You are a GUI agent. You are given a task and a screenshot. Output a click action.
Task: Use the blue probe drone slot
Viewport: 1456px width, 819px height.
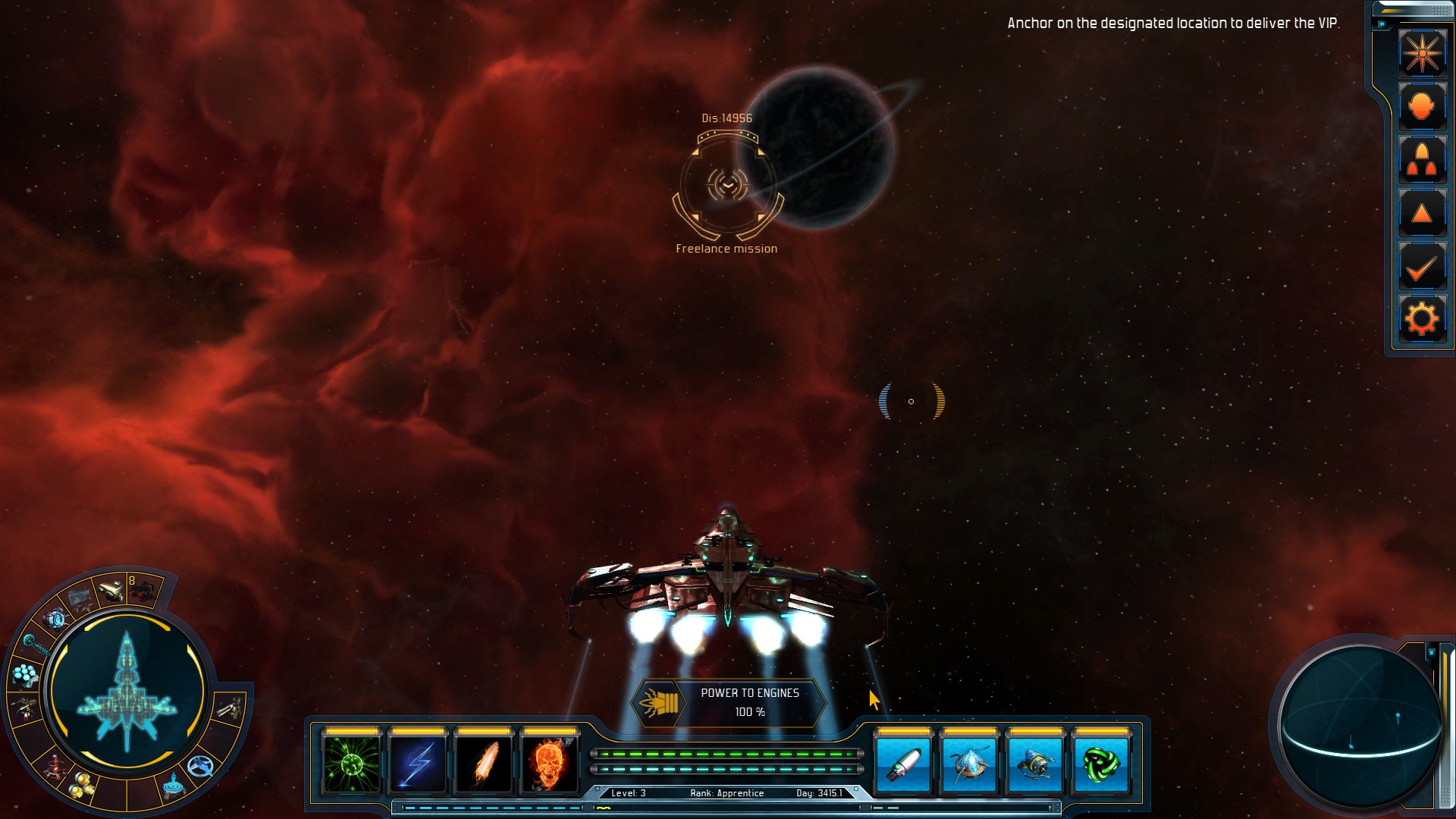click(1035, 764)
